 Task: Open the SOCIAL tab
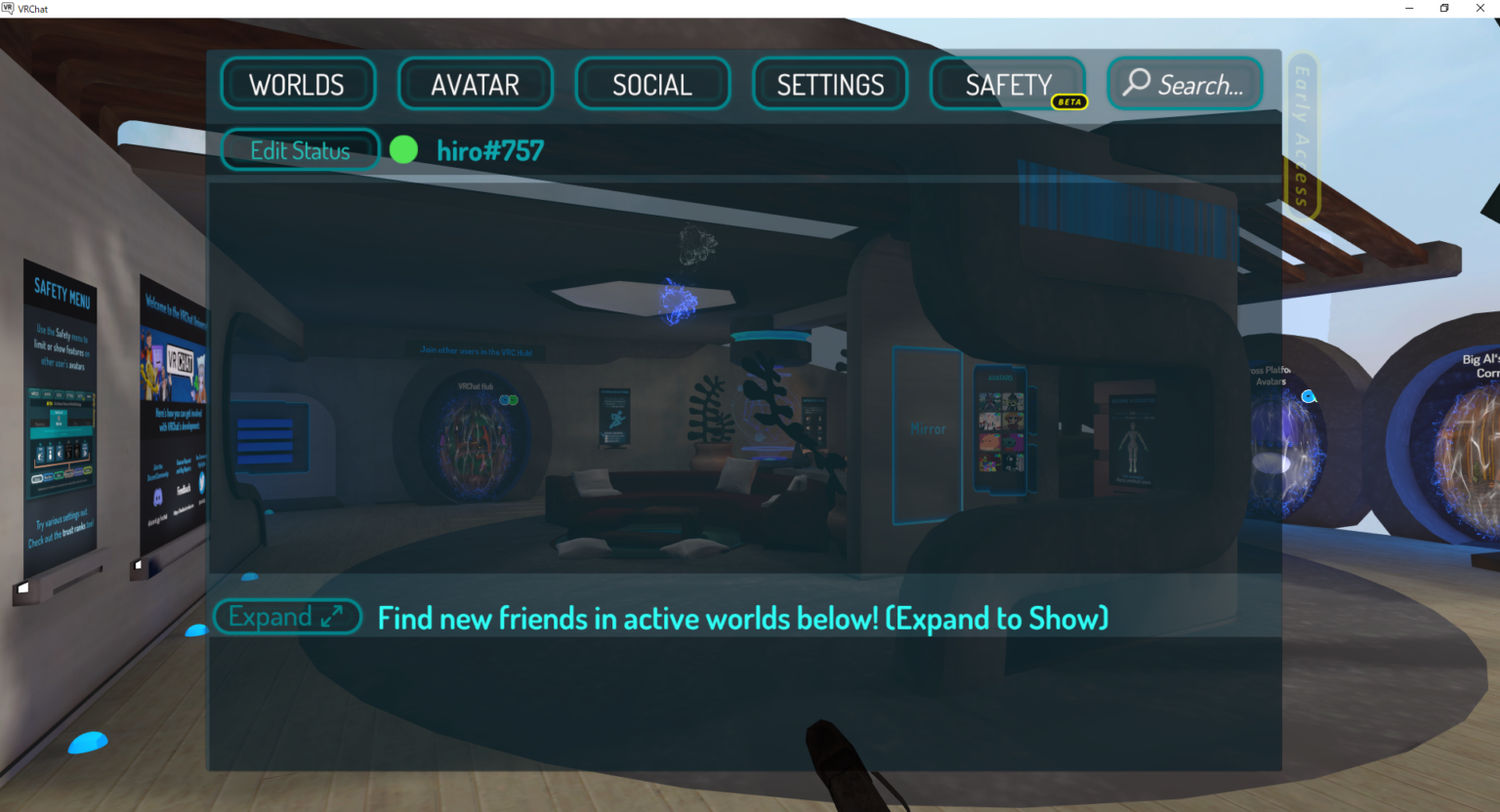tap(652, 84)
